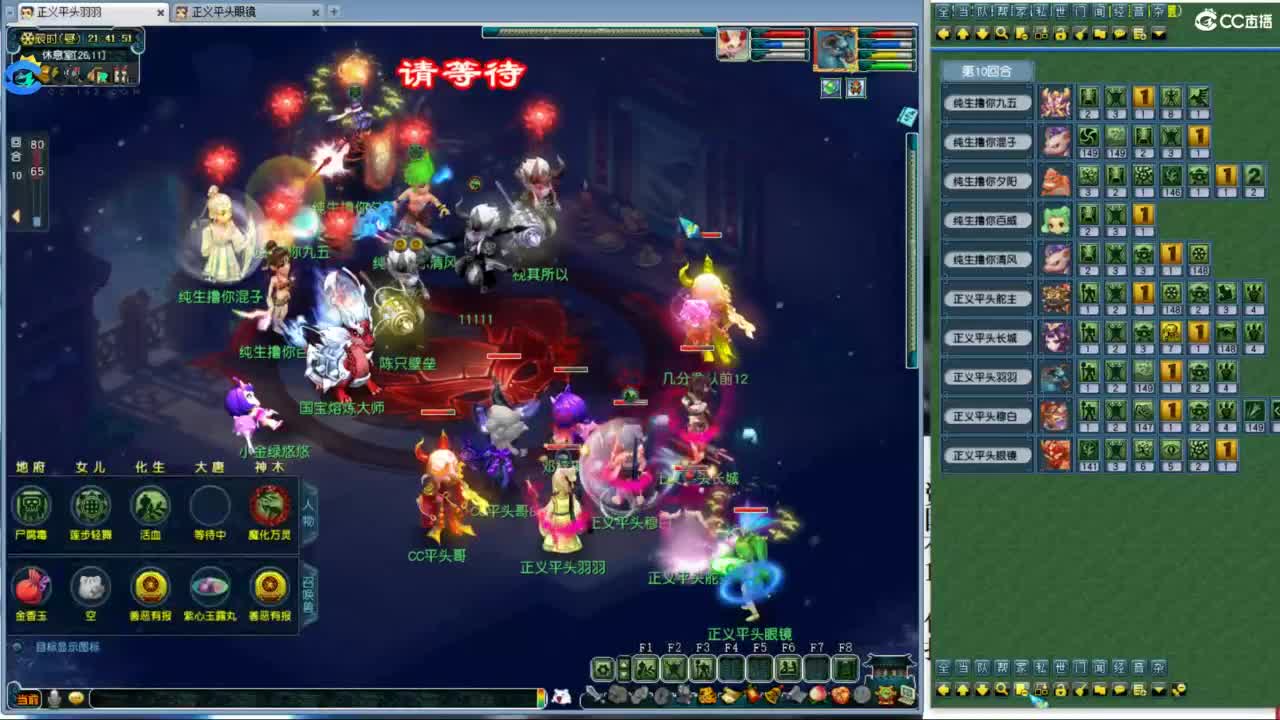Open chat search with the magnifier icon
The height and width of the screenshot is (720, 1280).
pyautogui.click(x=1001, y=33)
